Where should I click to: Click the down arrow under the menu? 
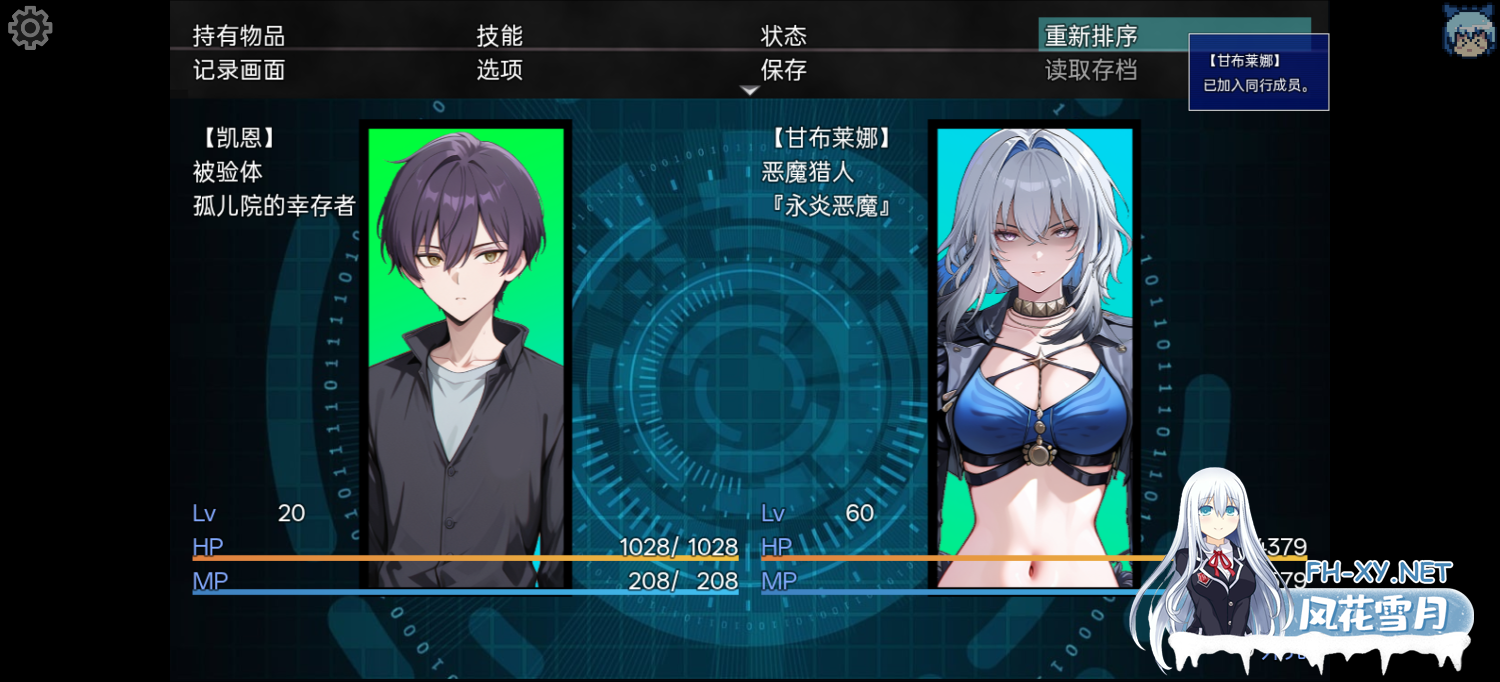pos(750,91)
